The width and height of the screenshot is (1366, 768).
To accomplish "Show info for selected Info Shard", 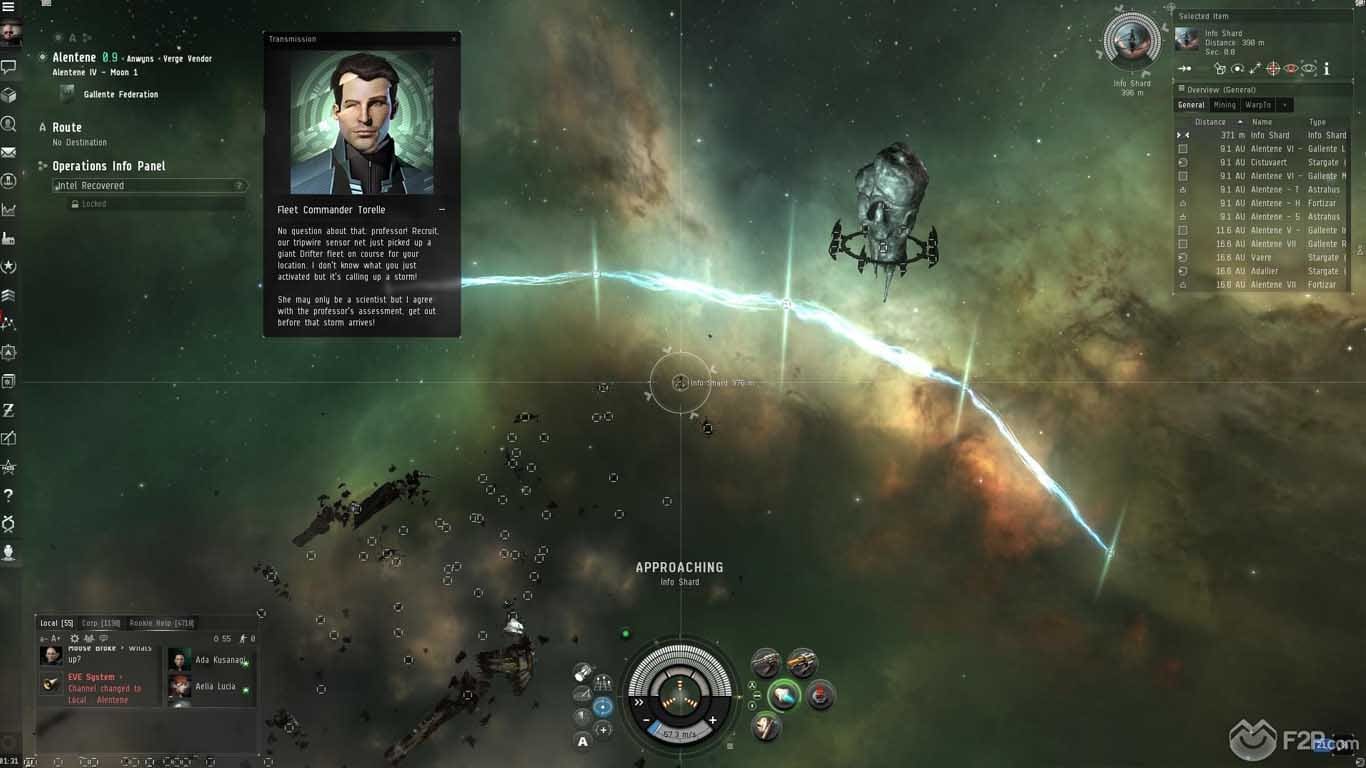I will [1326, 69].
